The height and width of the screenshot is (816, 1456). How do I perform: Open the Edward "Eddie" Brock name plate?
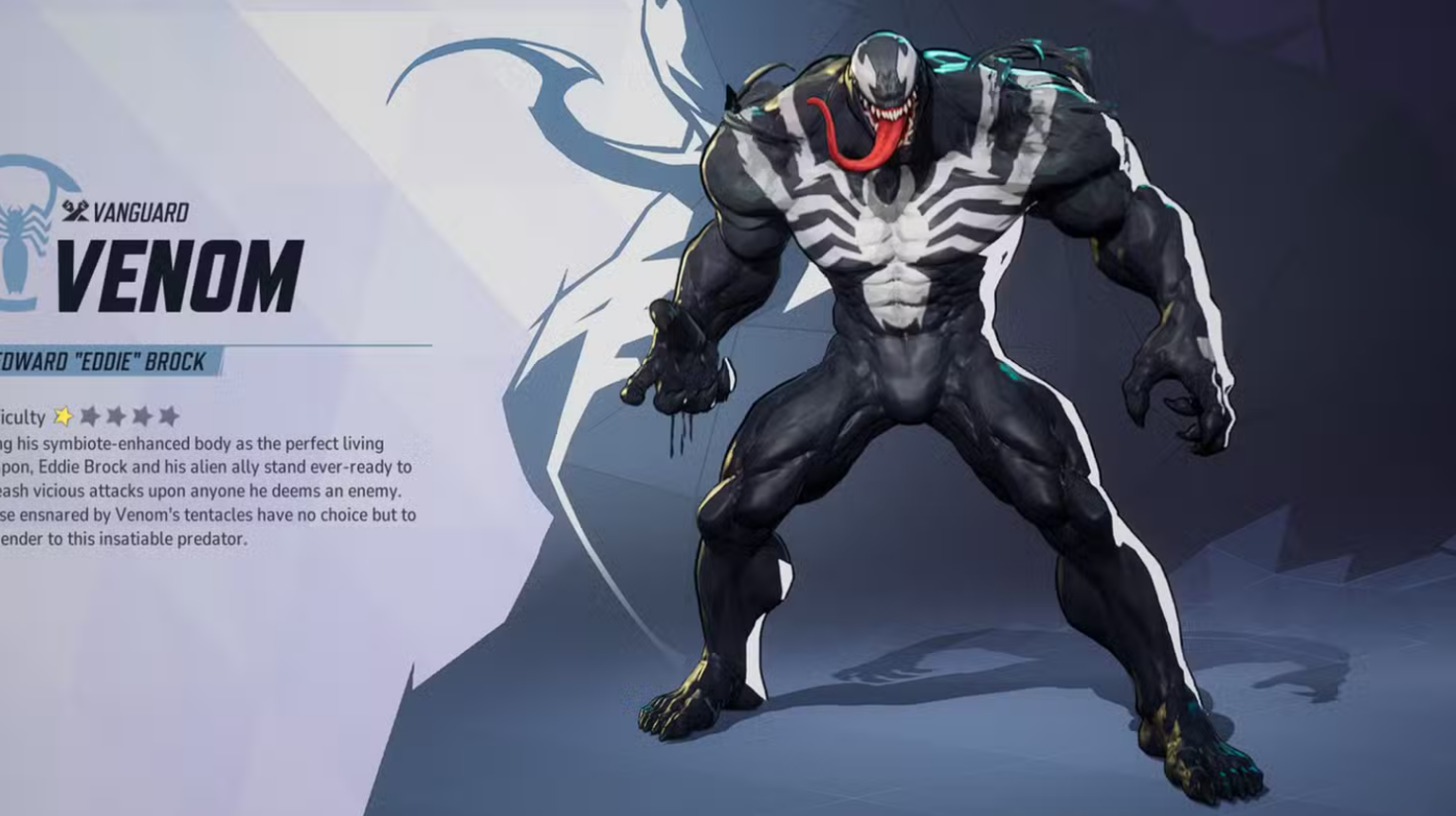coord(104,360)
